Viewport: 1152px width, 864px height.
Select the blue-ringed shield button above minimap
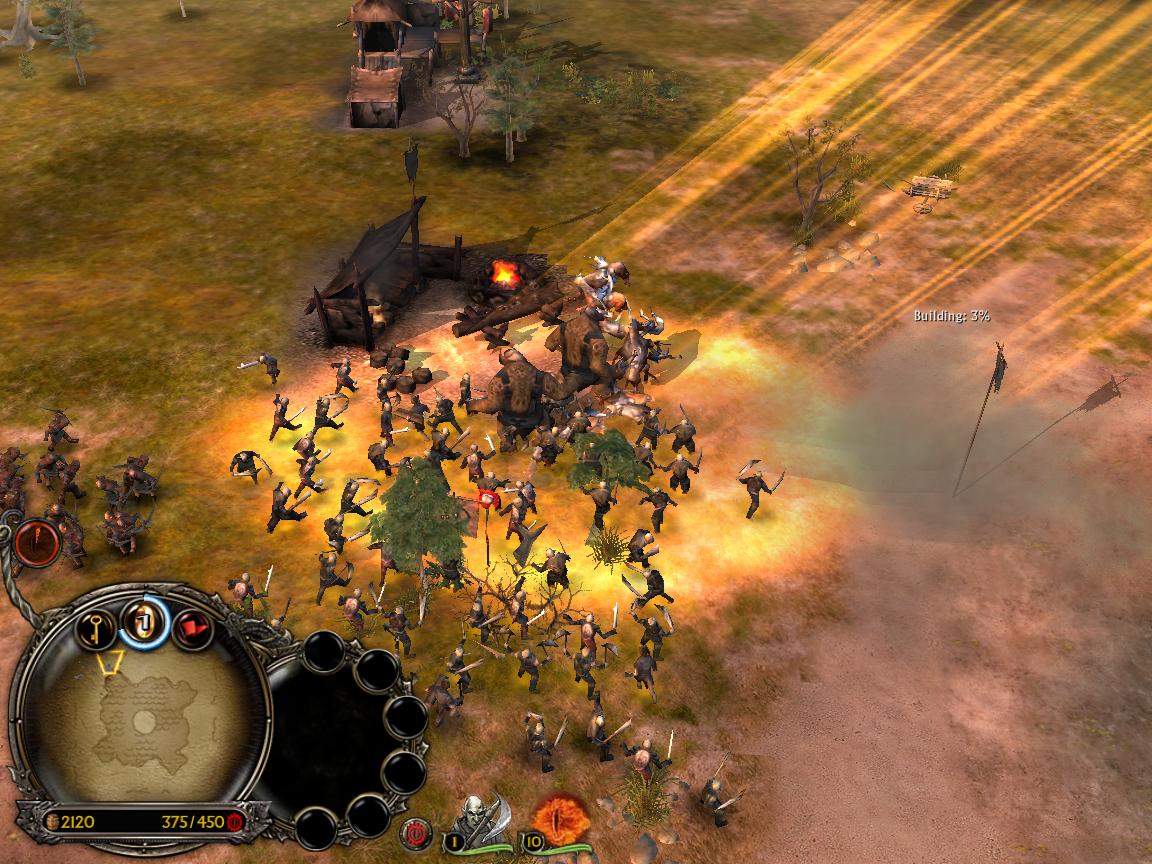[144, 624]
